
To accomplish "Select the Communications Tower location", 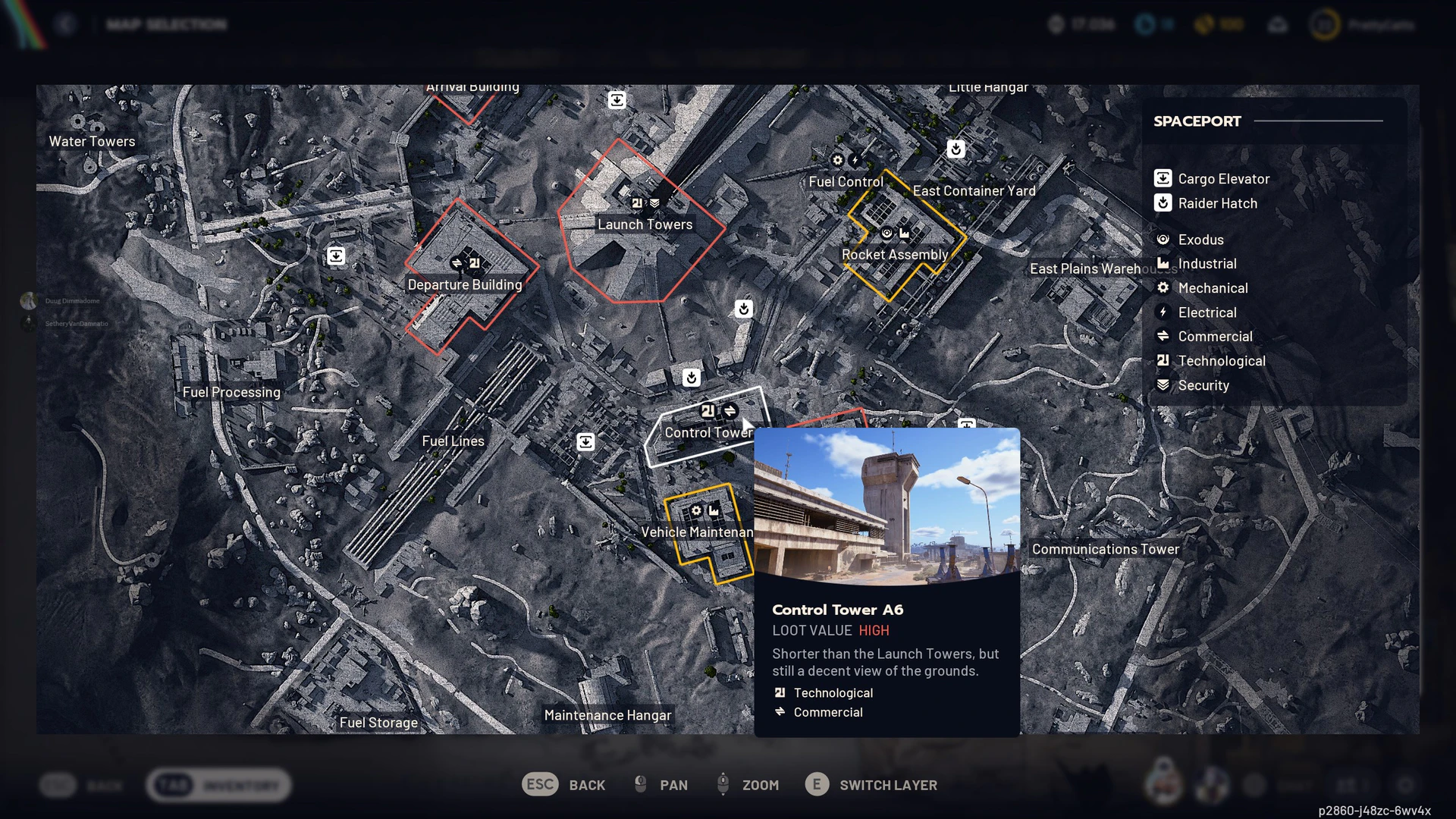I will [1105, 549].
